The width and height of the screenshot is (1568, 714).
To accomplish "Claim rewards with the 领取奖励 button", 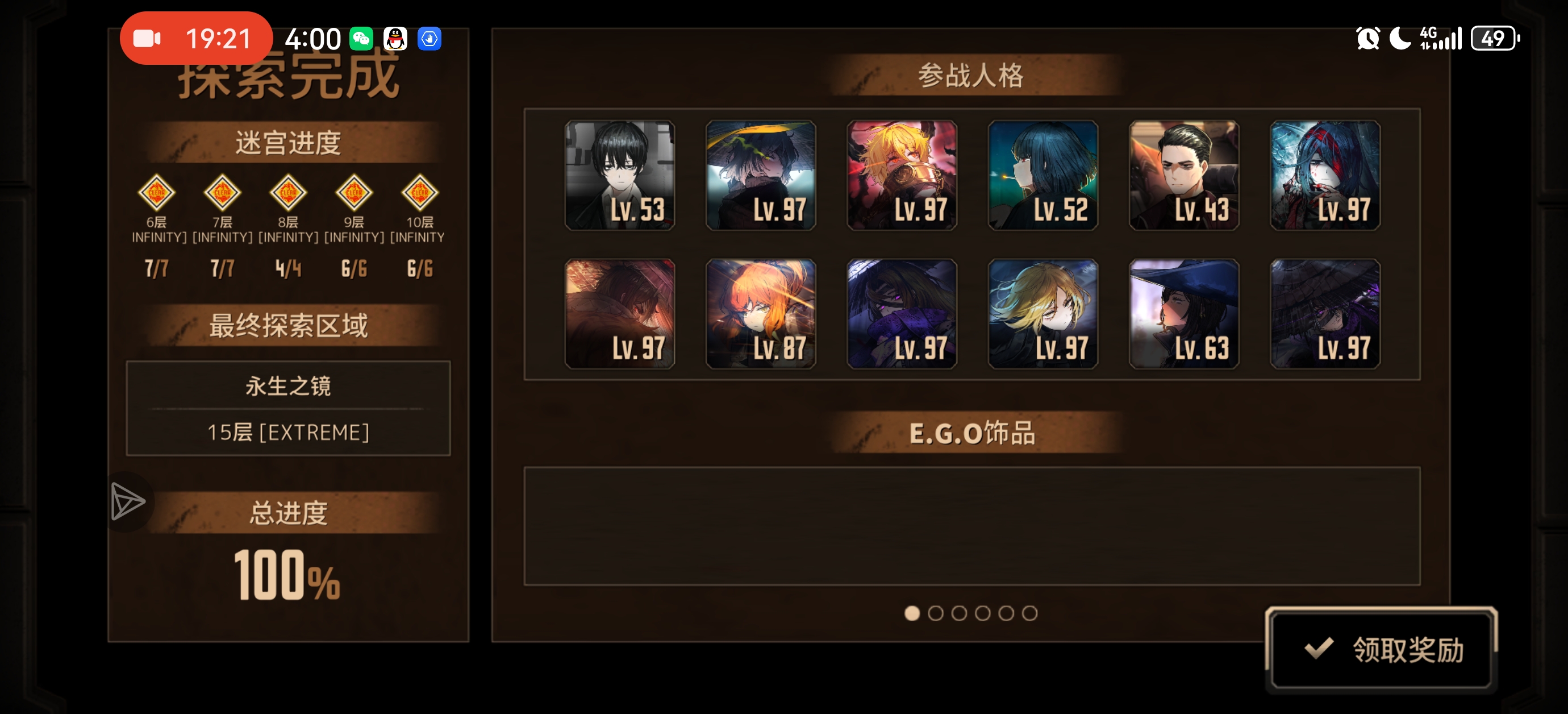I will point(1381,649).
